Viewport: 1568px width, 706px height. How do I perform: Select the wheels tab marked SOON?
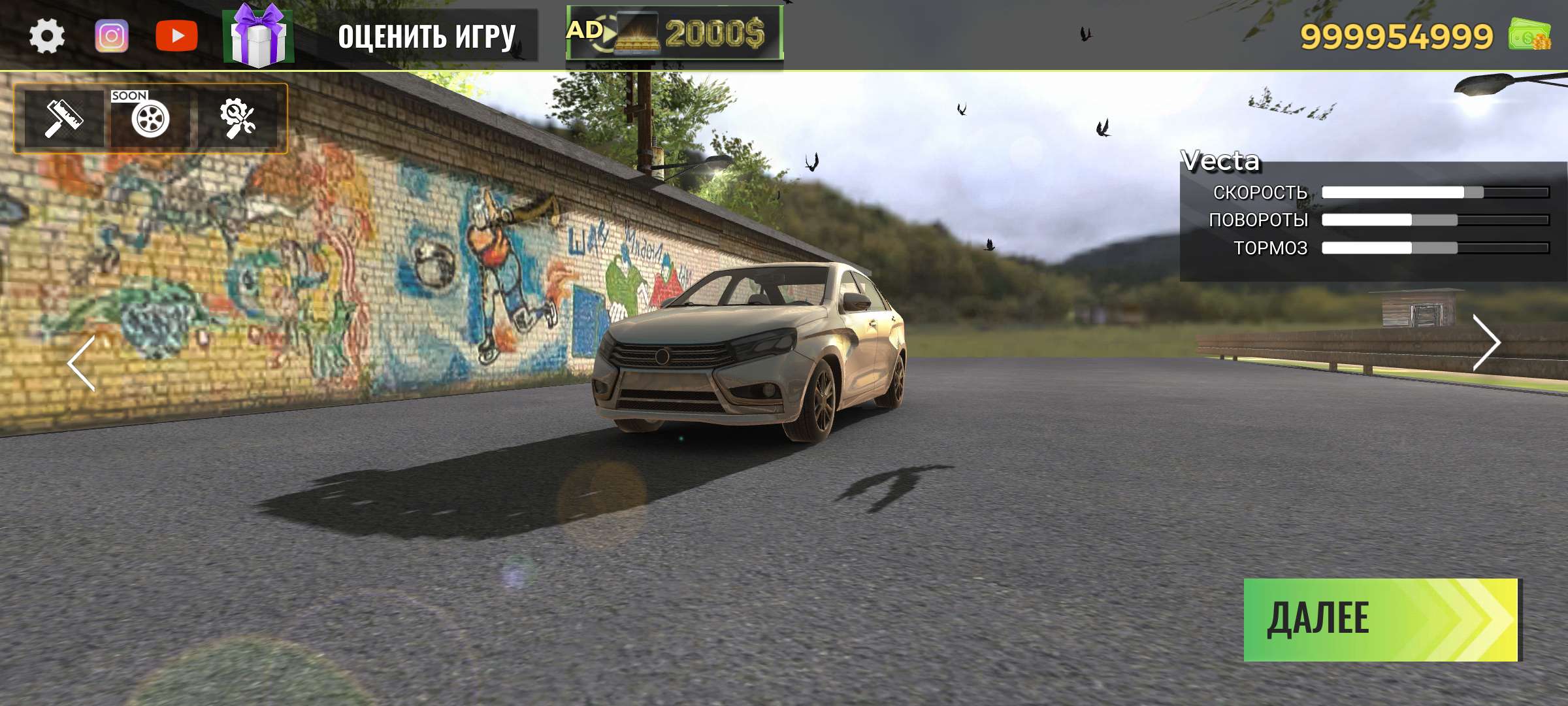pos(150,118)
